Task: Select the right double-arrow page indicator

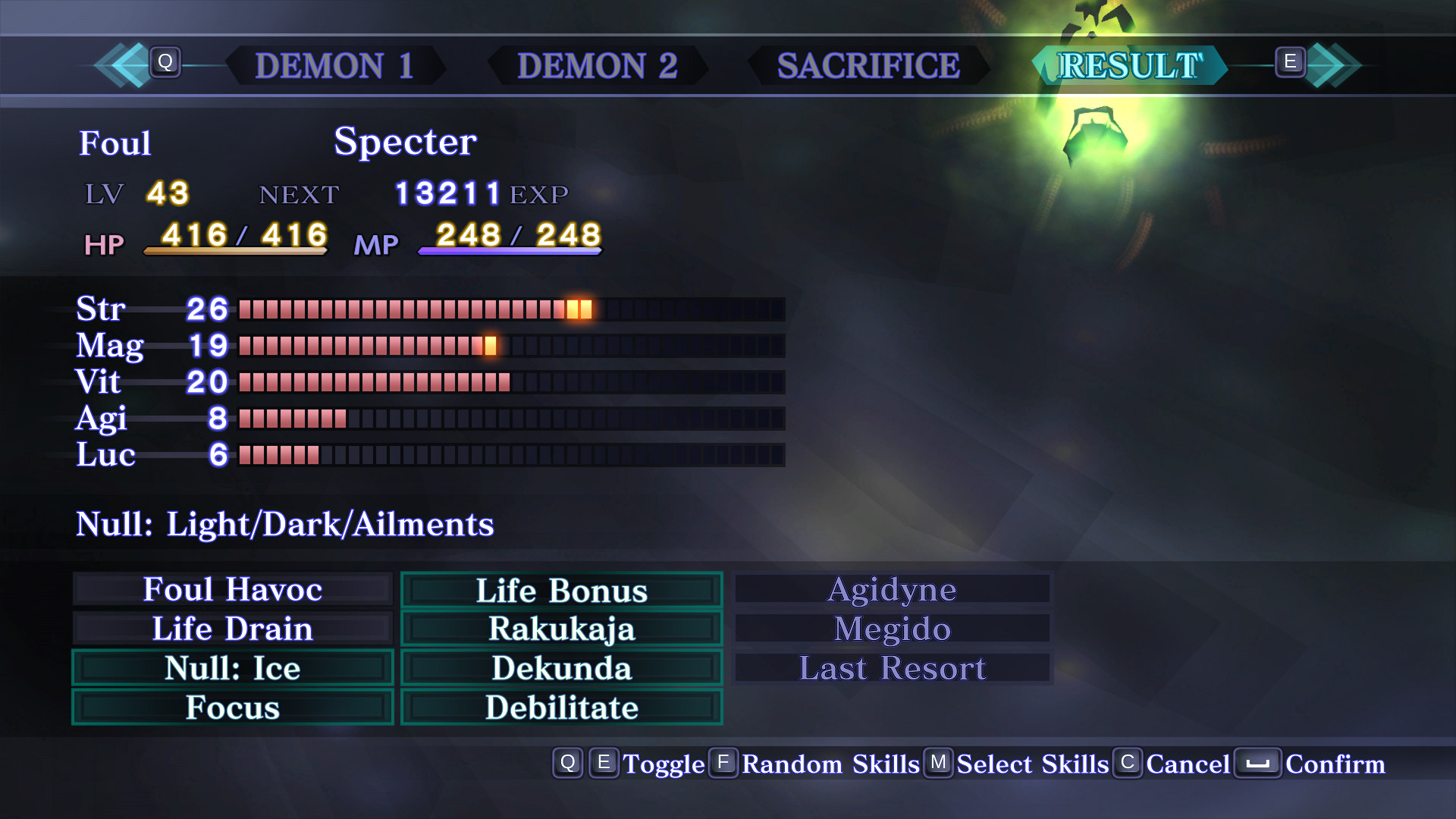Action: [1335, 65]
